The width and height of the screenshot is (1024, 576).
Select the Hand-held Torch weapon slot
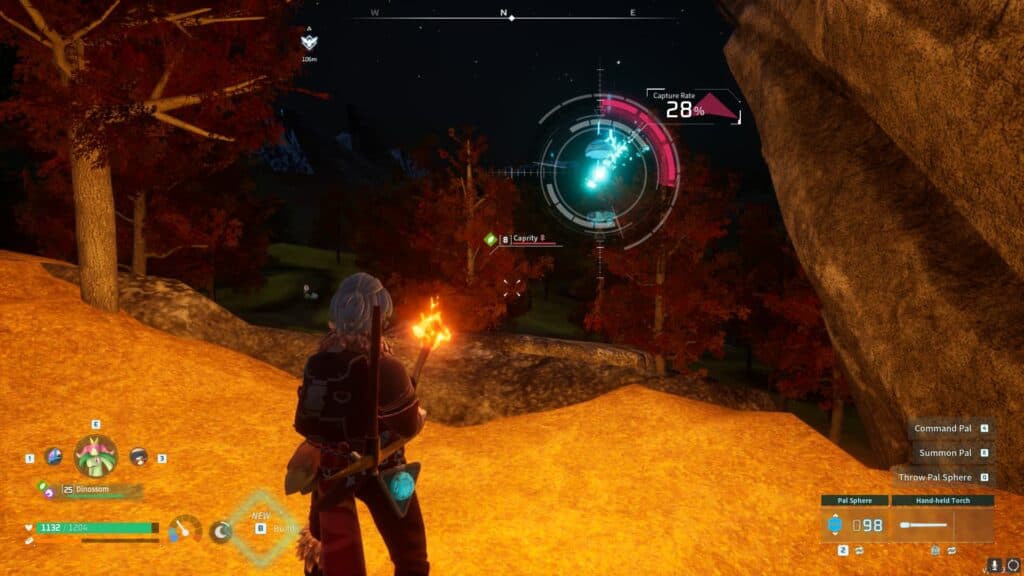point(942,524)
